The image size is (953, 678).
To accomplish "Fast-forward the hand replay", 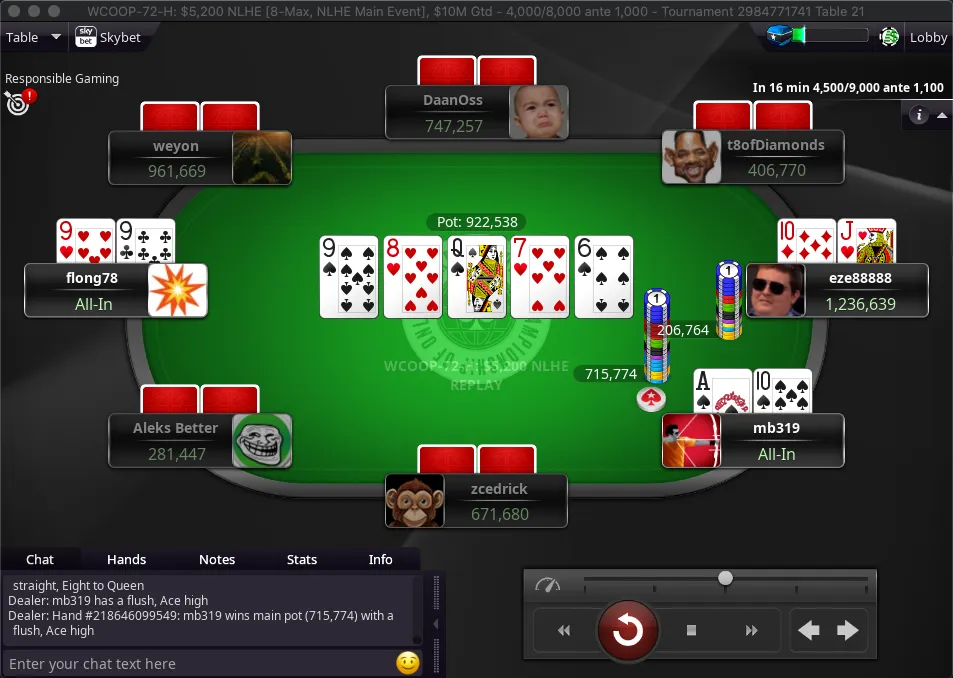I will (x=751, y=630).
